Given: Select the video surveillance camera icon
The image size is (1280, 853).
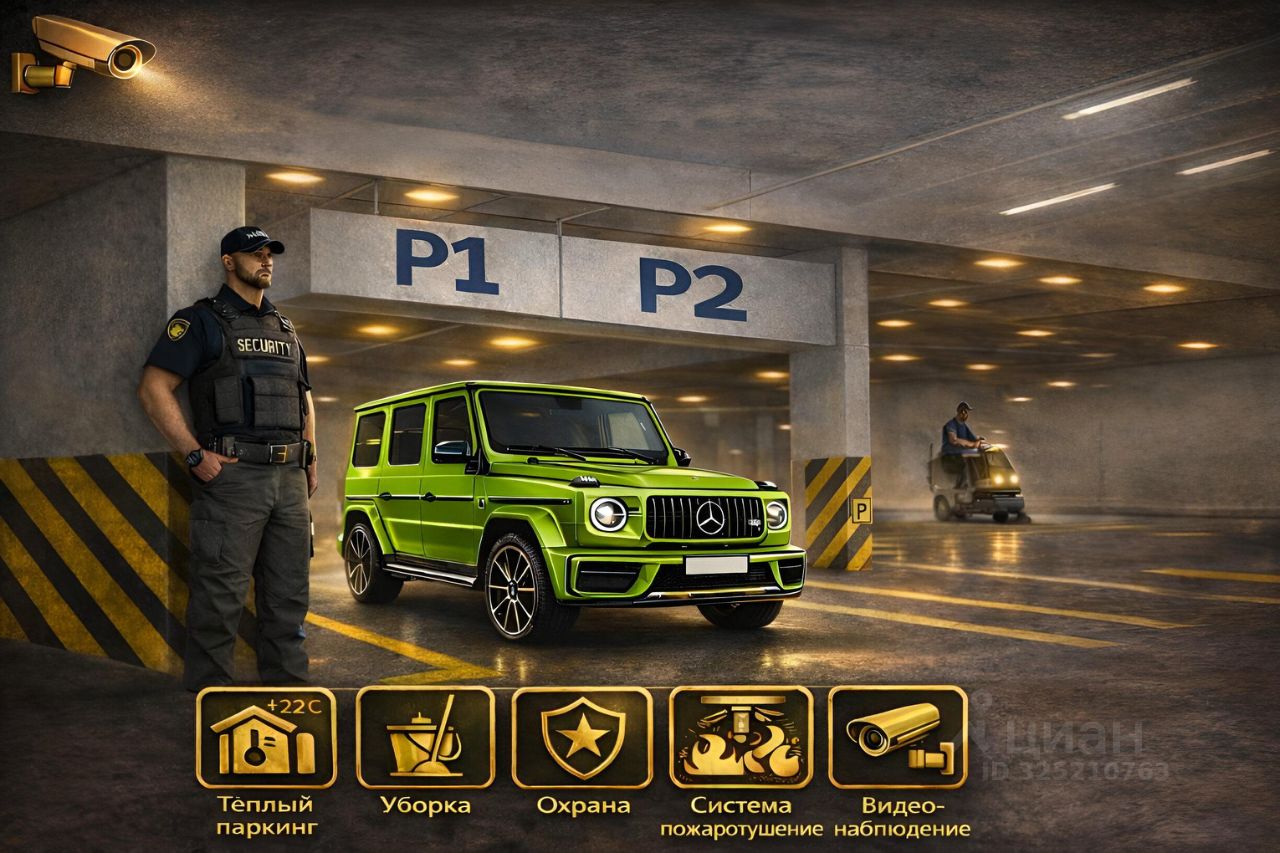Looking at the screenshot, I should point(897,737).
